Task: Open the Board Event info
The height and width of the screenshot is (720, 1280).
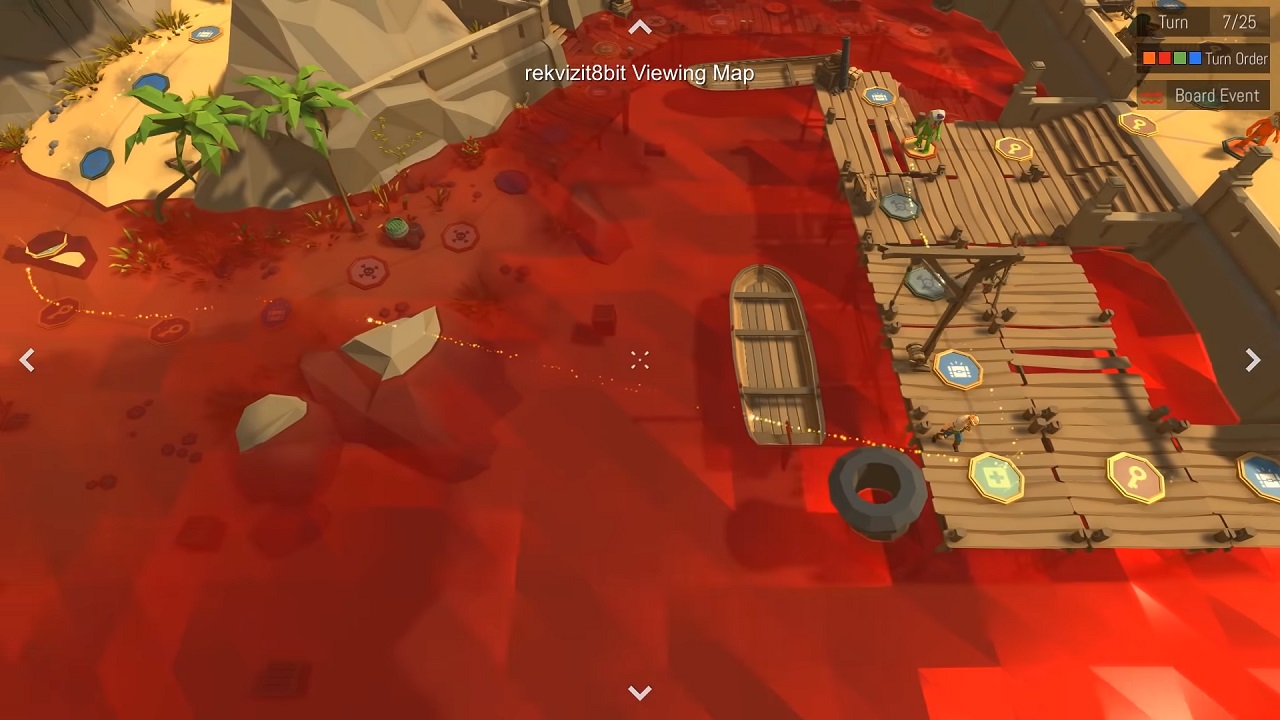Action: tap(1204, 96)
